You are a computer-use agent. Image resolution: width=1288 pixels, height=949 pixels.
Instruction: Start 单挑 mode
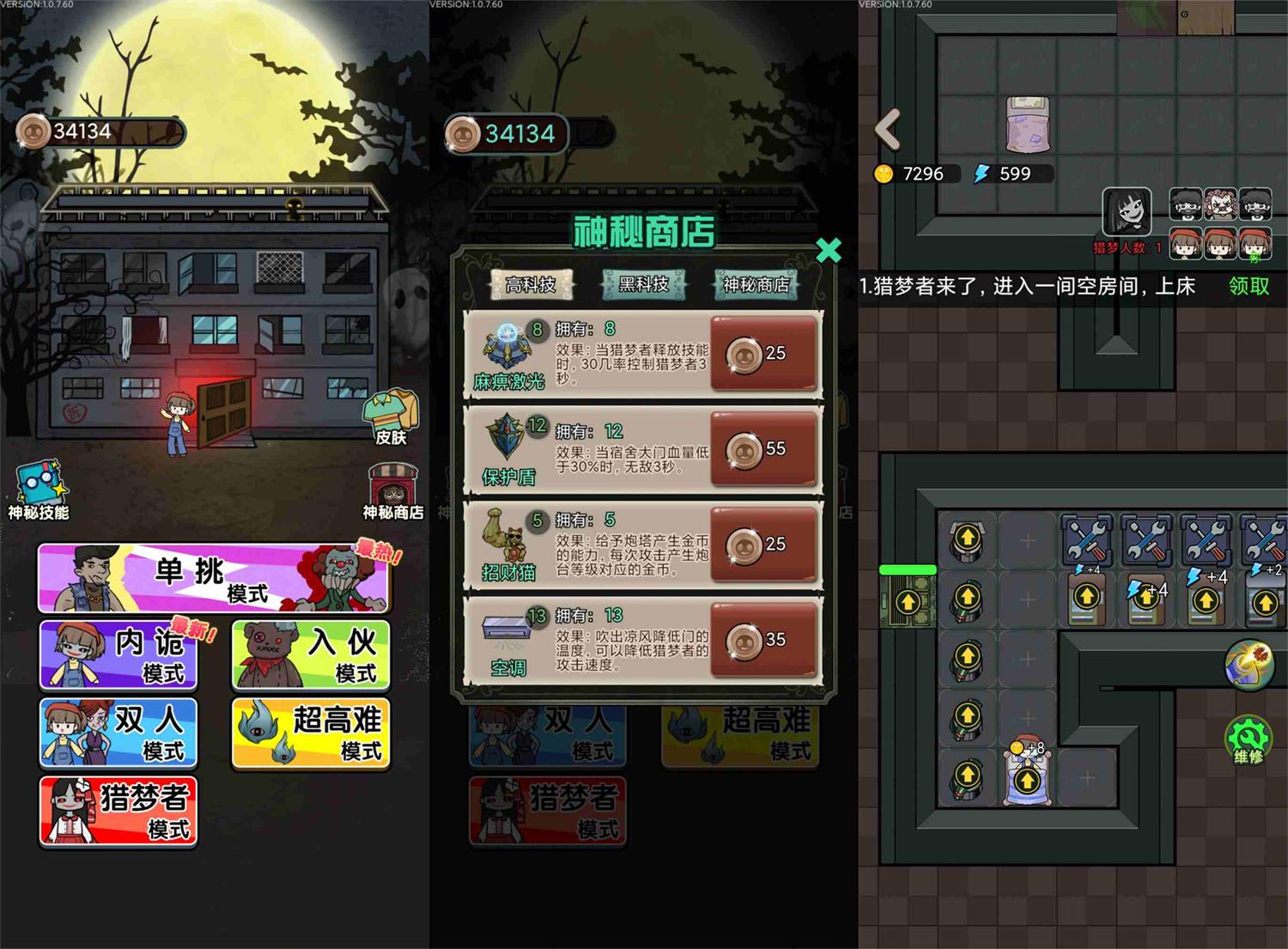pos(213,579)
